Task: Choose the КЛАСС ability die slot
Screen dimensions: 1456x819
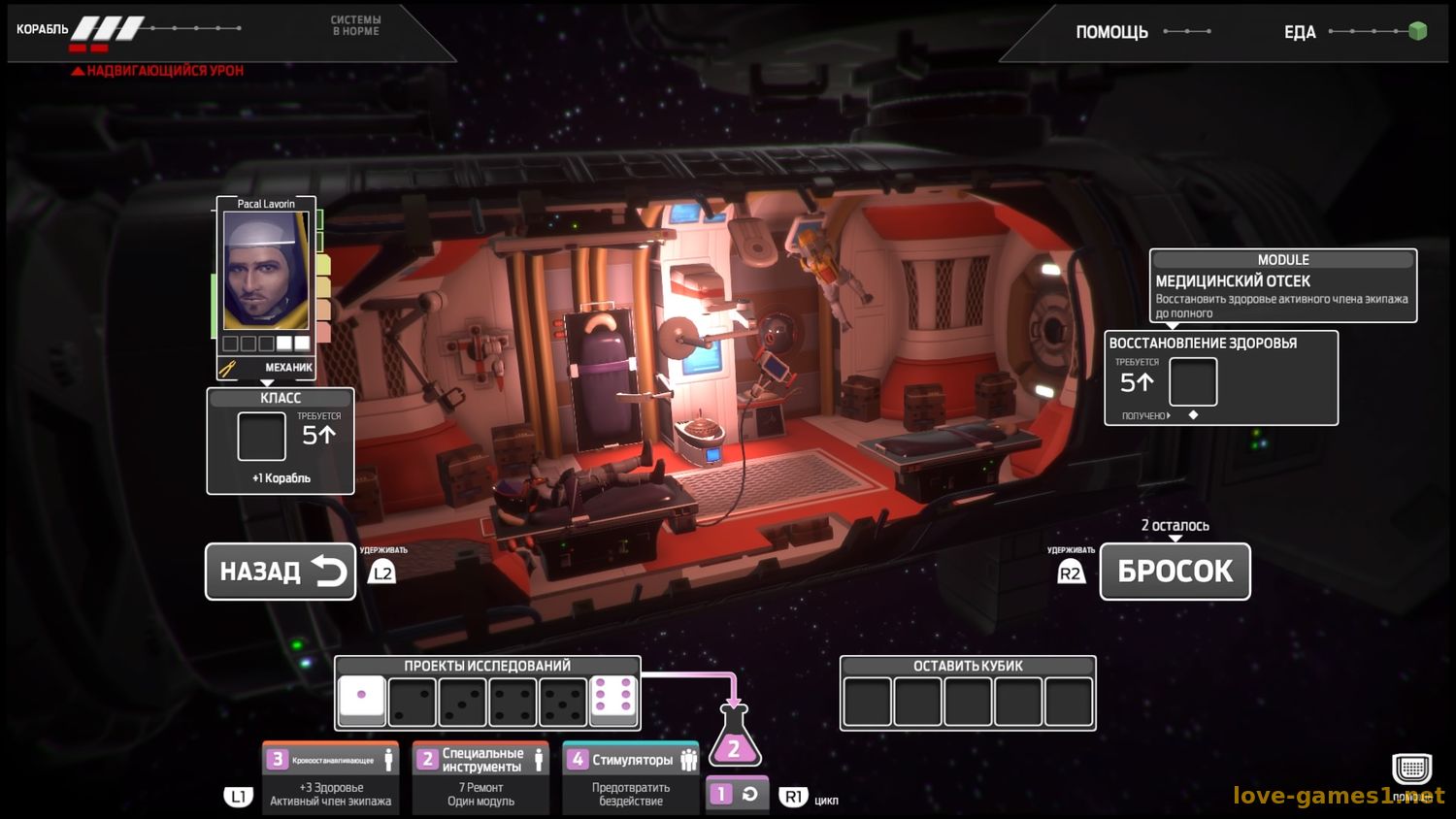Action: point(262,437)
